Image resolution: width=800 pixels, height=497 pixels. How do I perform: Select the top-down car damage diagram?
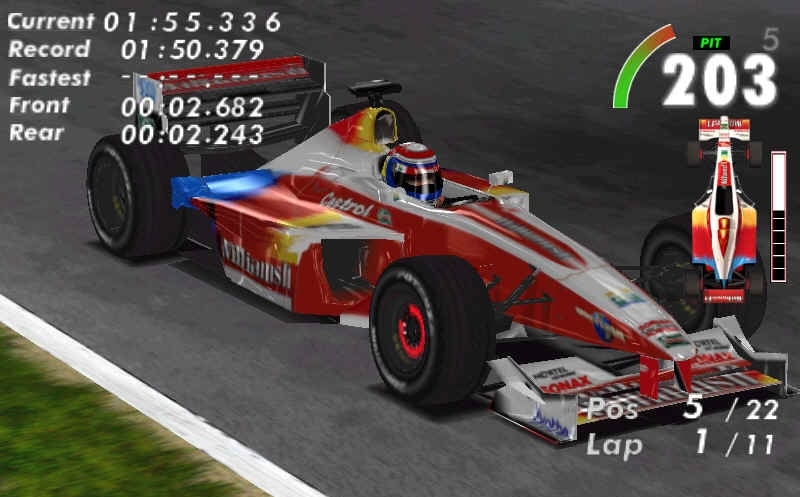tap(723, 209)
